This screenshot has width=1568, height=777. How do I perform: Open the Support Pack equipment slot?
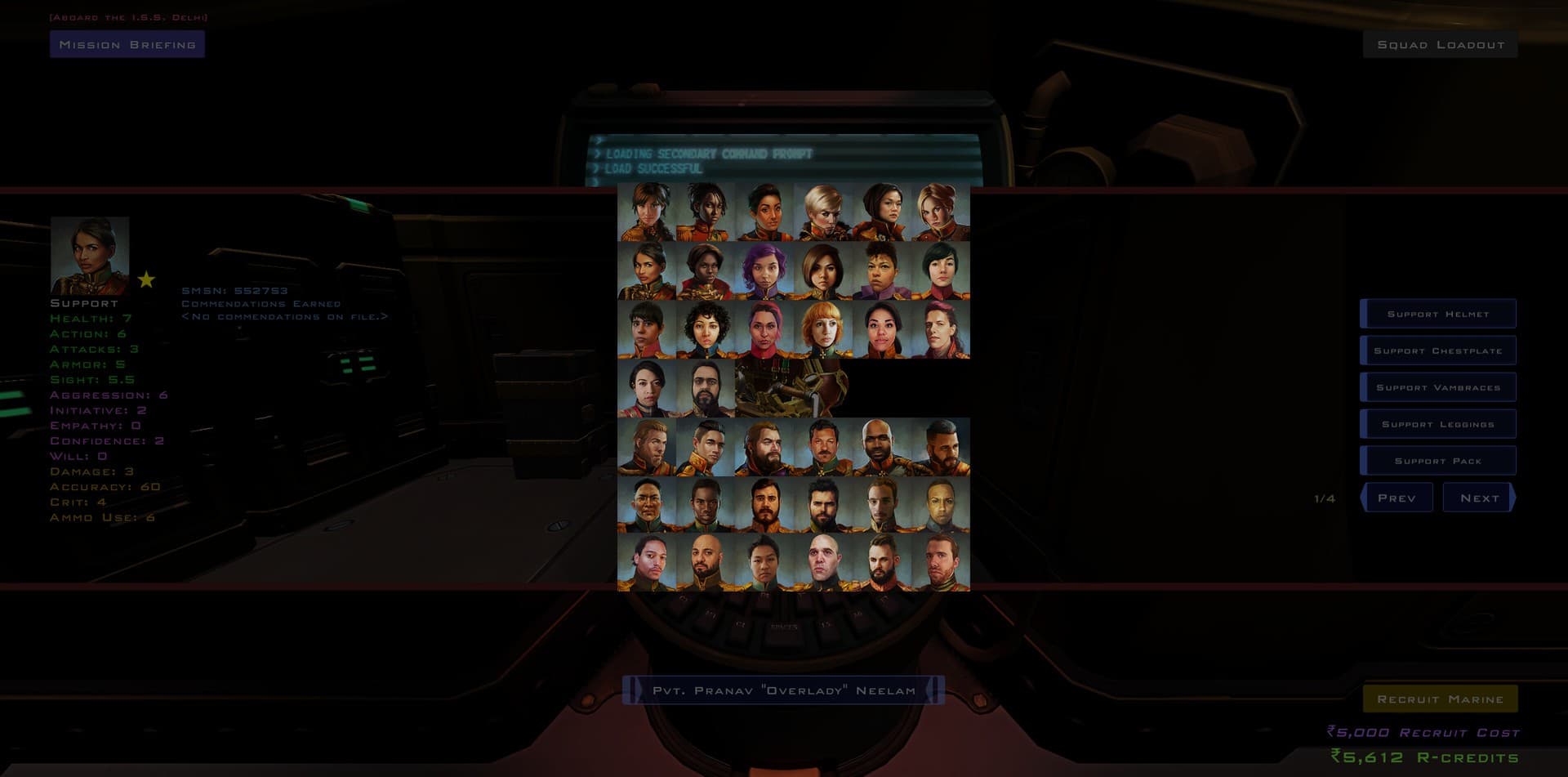tap(1437, 460)
